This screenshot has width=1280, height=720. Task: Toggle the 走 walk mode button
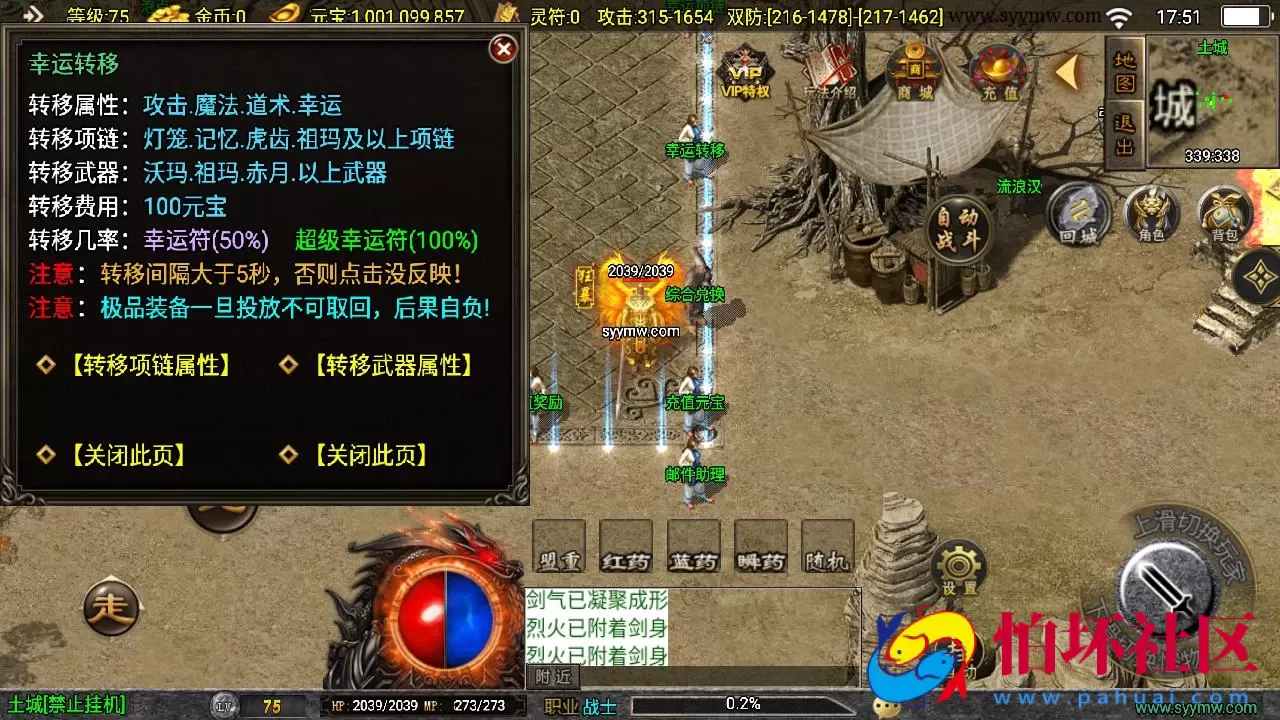click(112, 608)
